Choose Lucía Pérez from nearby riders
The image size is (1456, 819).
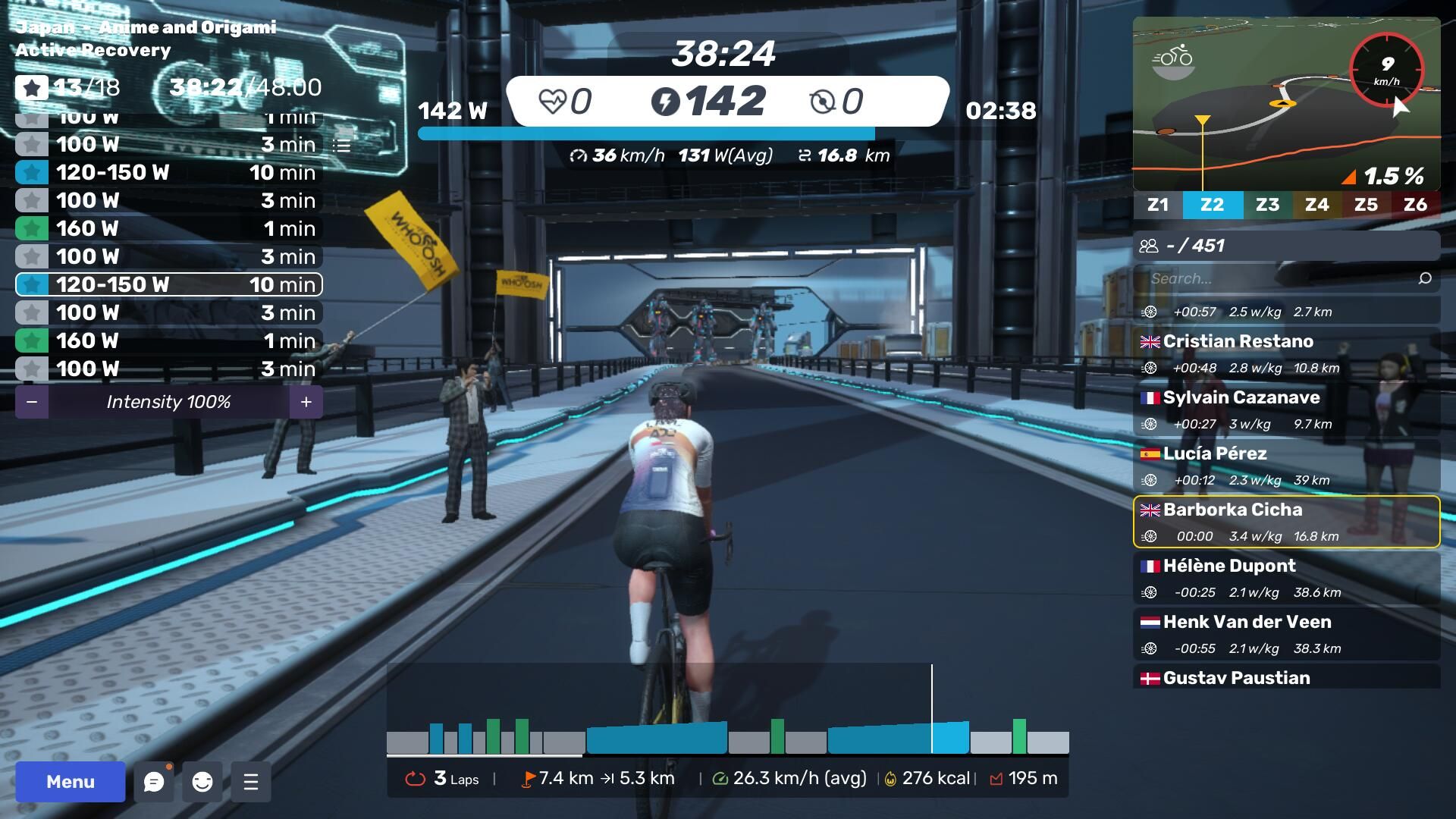(x=1286, y=466)
